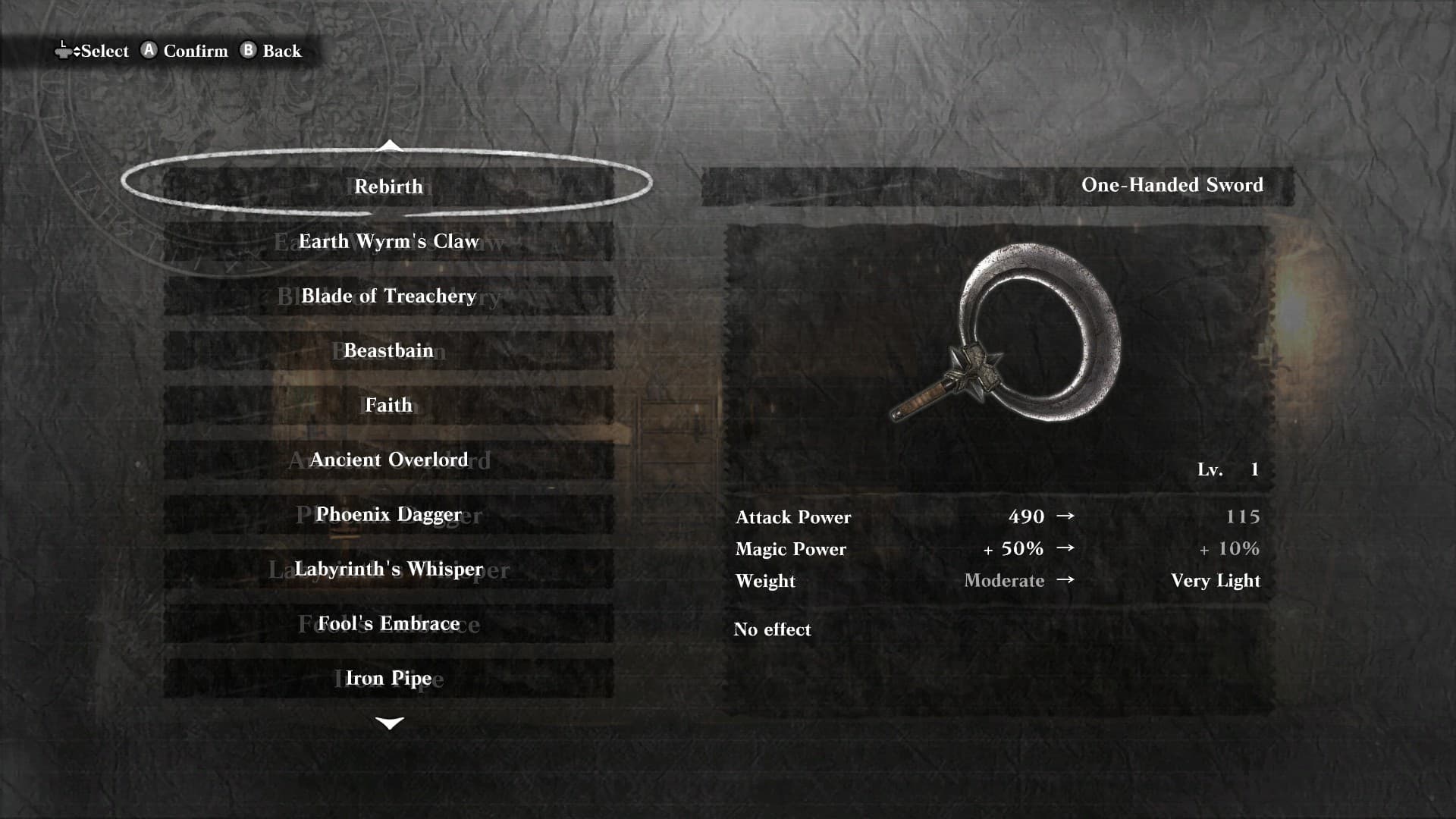Select the Fool's Embrace weapon

click(388, 623)
